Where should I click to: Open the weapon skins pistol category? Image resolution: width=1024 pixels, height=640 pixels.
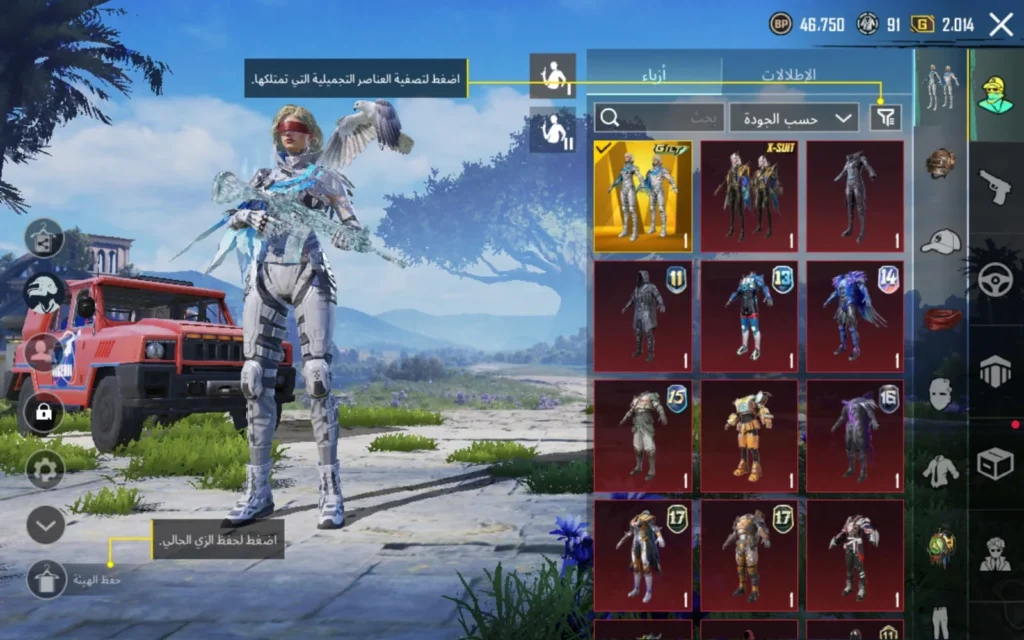coord(996,186)
